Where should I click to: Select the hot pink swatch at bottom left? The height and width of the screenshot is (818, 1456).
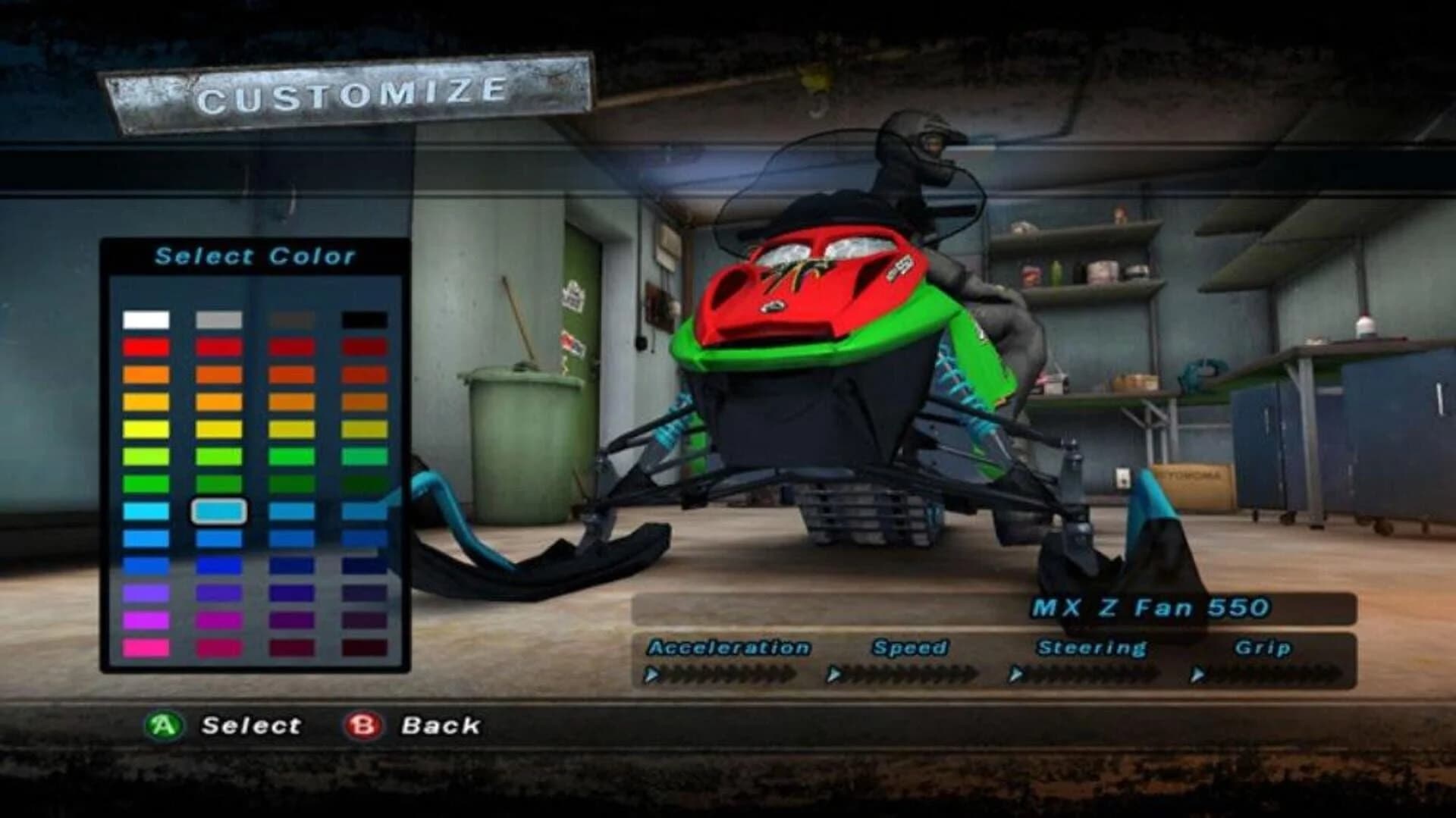(x=146, y=646)
